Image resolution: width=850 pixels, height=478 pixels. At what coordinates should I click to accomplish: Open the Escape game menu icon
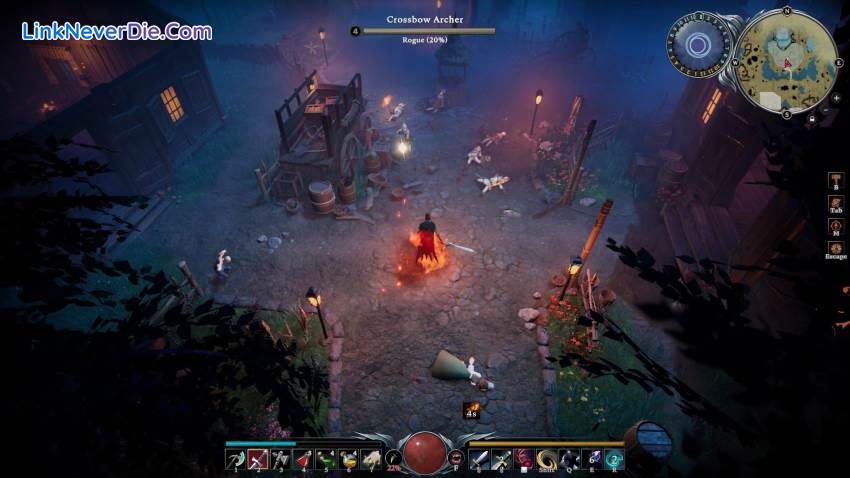[835, 249]
